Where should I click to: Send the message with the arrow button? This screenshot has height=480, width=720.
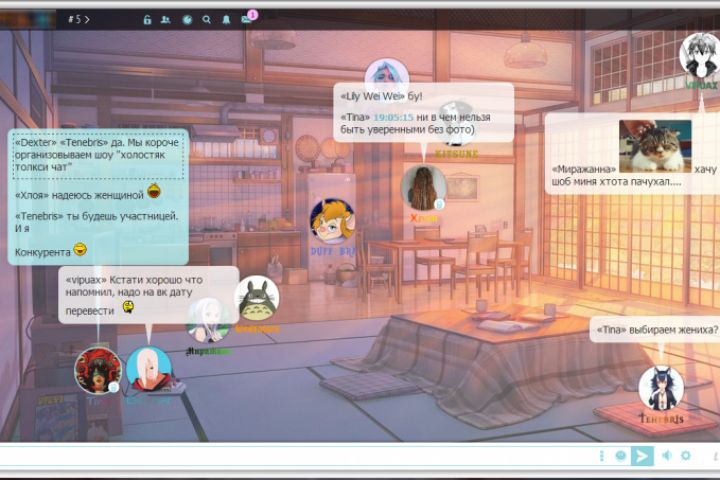point(642,456)
